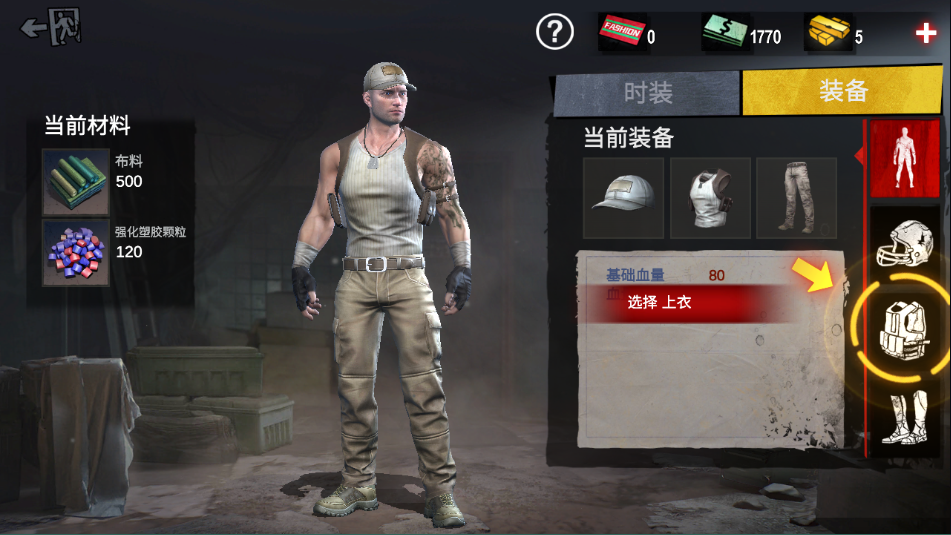Click the 布料 cloth material icon
Viewport: 951px width, 535px height.
pyautogui.click(x=75, y=182)
